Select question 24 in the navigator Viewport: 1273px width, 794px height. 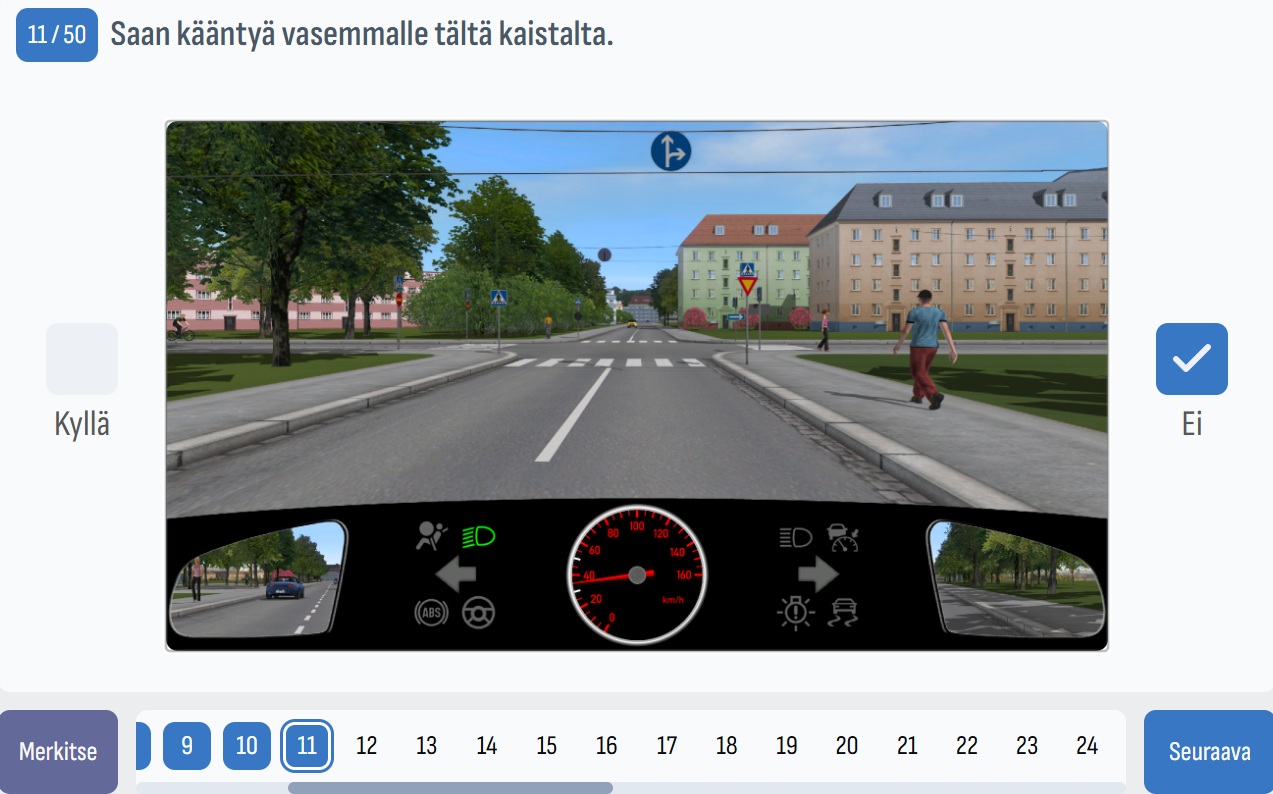tap(1087, 746)
